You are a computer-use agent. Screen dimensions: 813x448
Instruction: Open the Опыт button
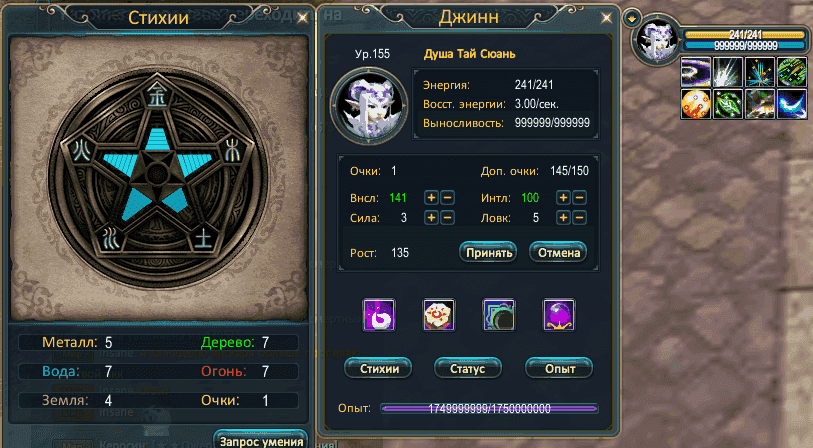point(558,368)
